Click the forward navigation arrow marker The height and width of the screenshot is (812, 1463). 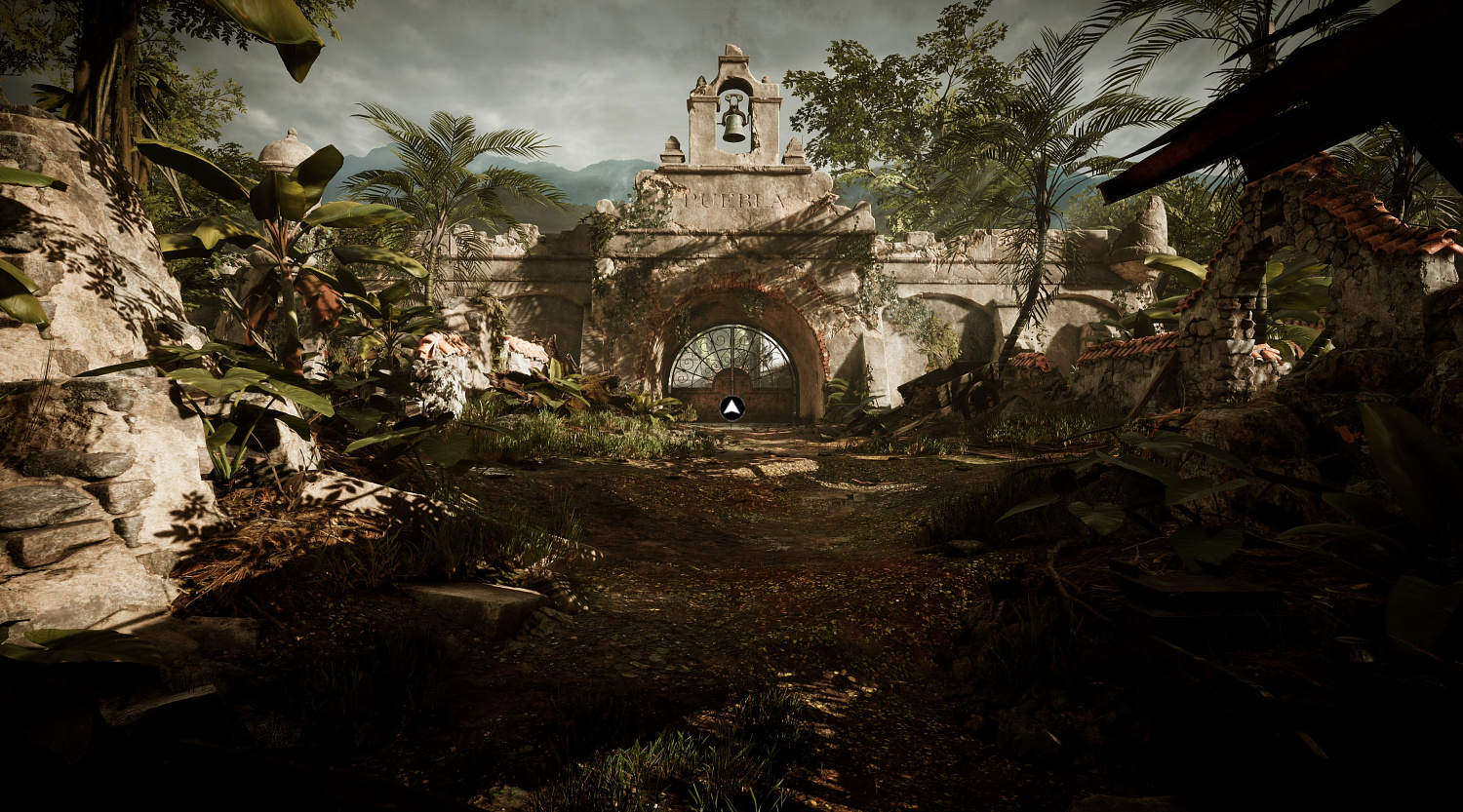click(732, 407)
